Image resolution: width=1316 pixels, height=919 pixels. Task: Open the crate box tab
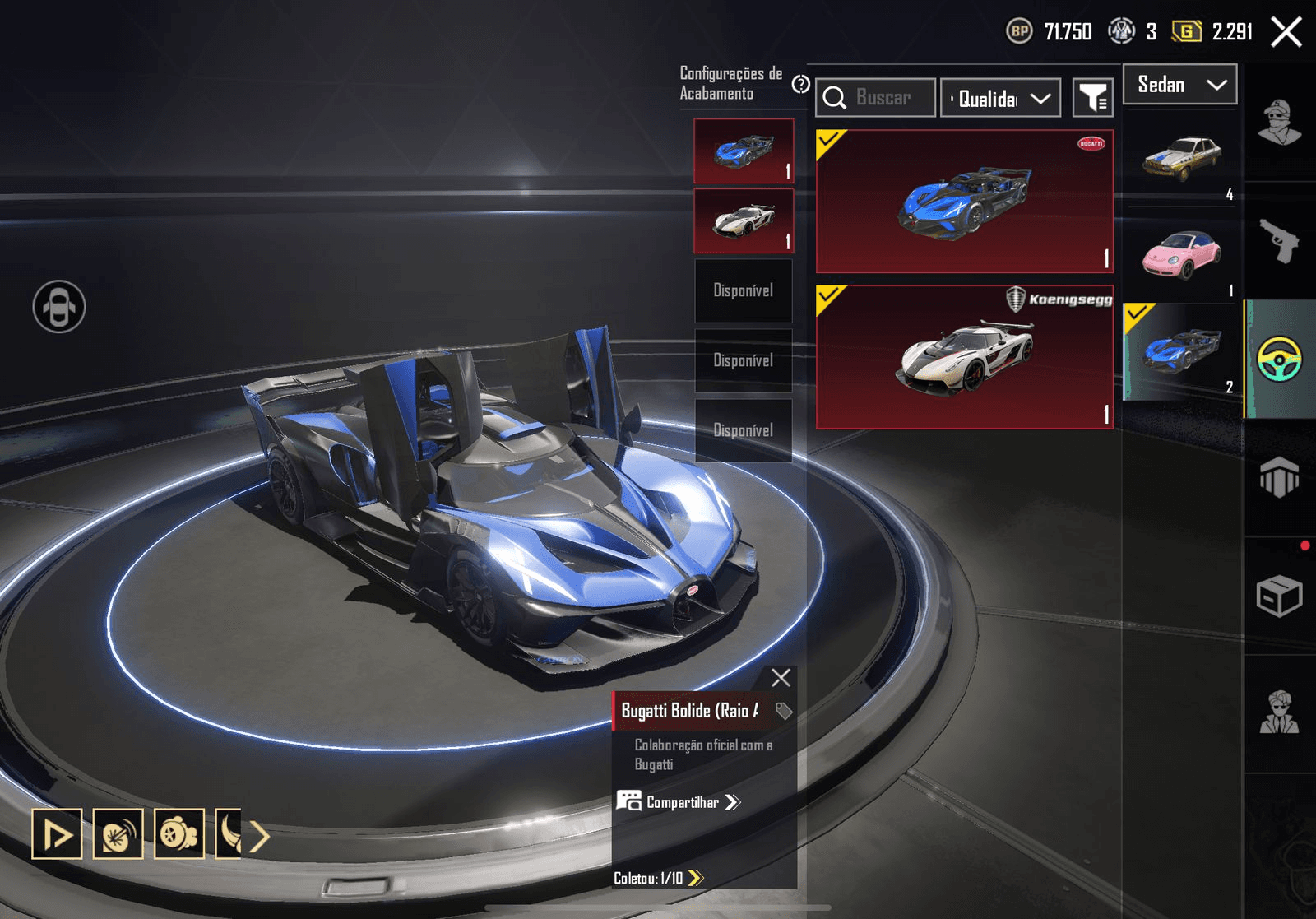(1279, 596)
